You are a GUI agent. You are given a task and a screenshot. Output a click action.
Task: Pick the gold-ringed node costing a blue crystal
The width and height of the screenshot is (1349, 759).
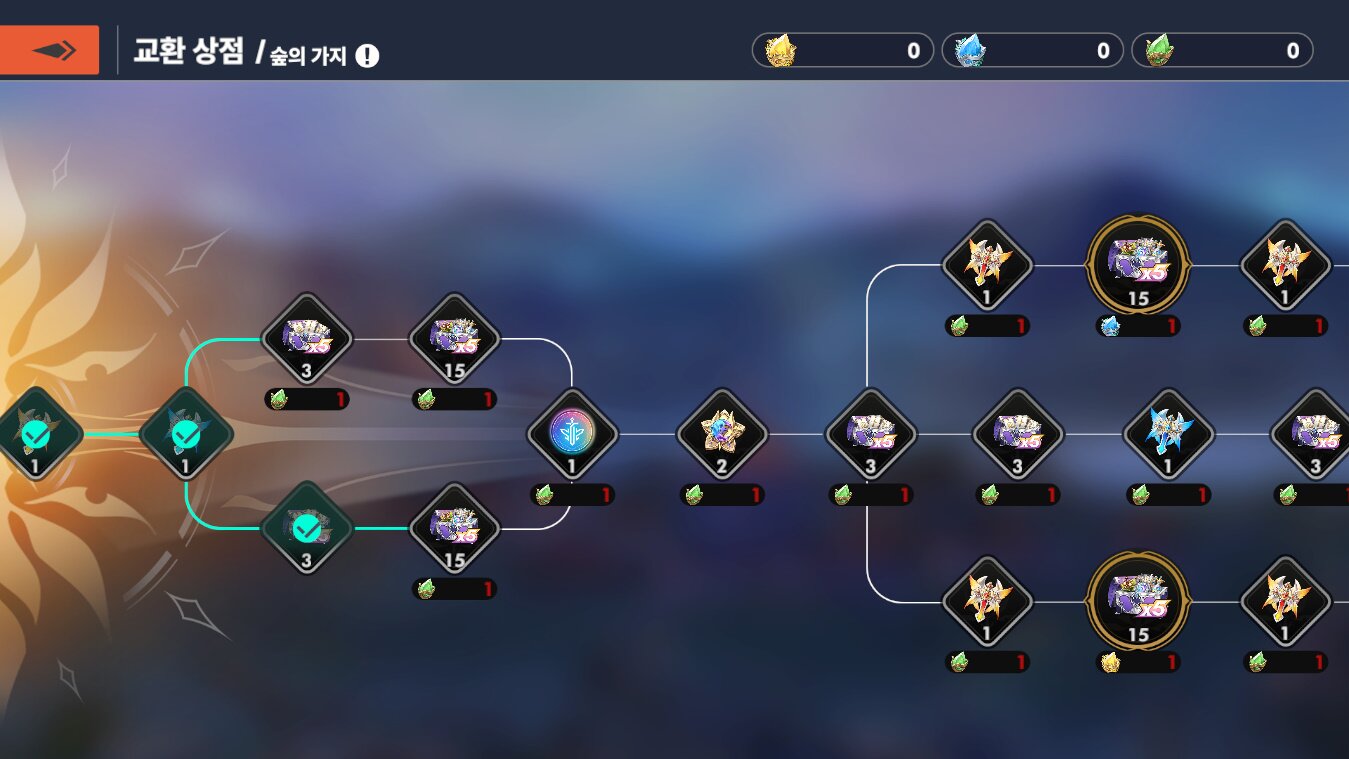[x=1138, y=265]
